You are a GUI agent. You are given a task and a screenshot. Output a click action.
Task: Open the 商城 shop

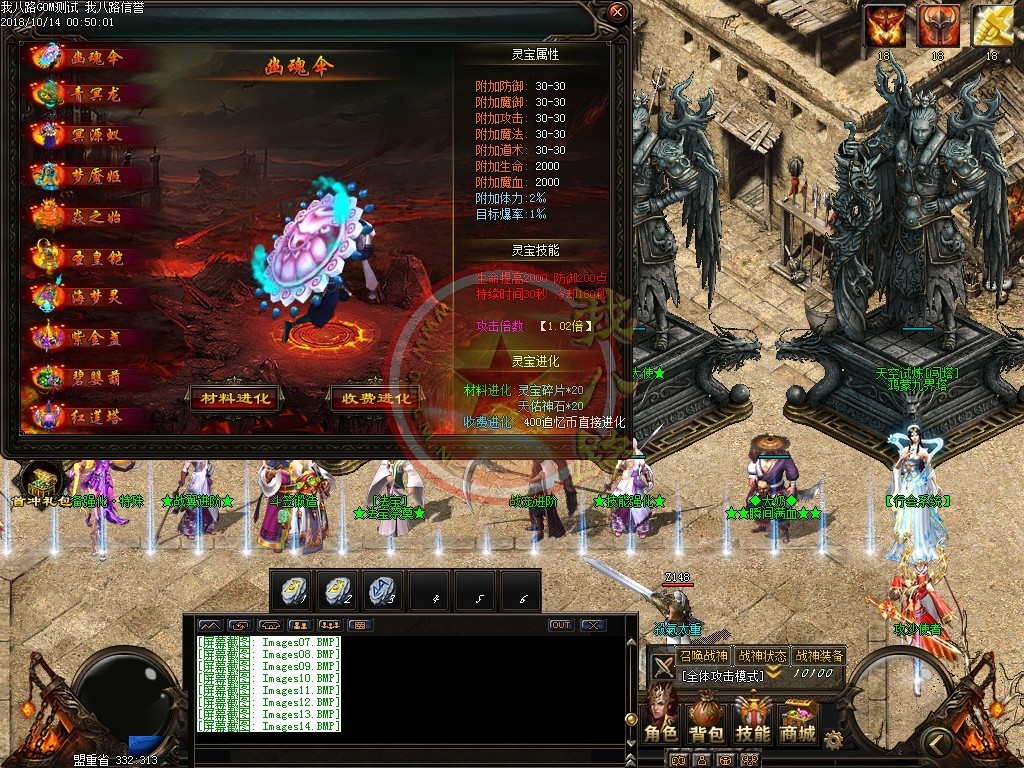798,716
